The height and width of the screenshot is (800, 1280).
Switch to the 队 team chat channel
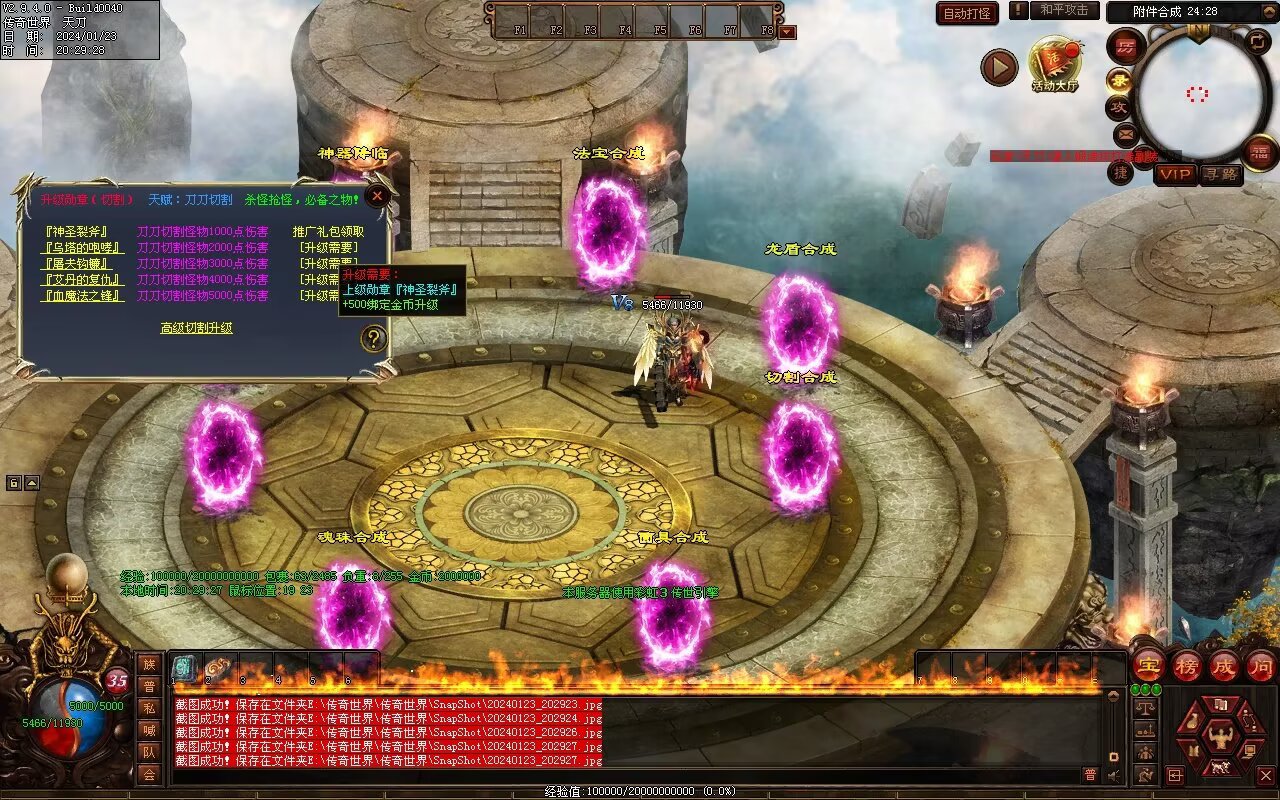[149, 752]
